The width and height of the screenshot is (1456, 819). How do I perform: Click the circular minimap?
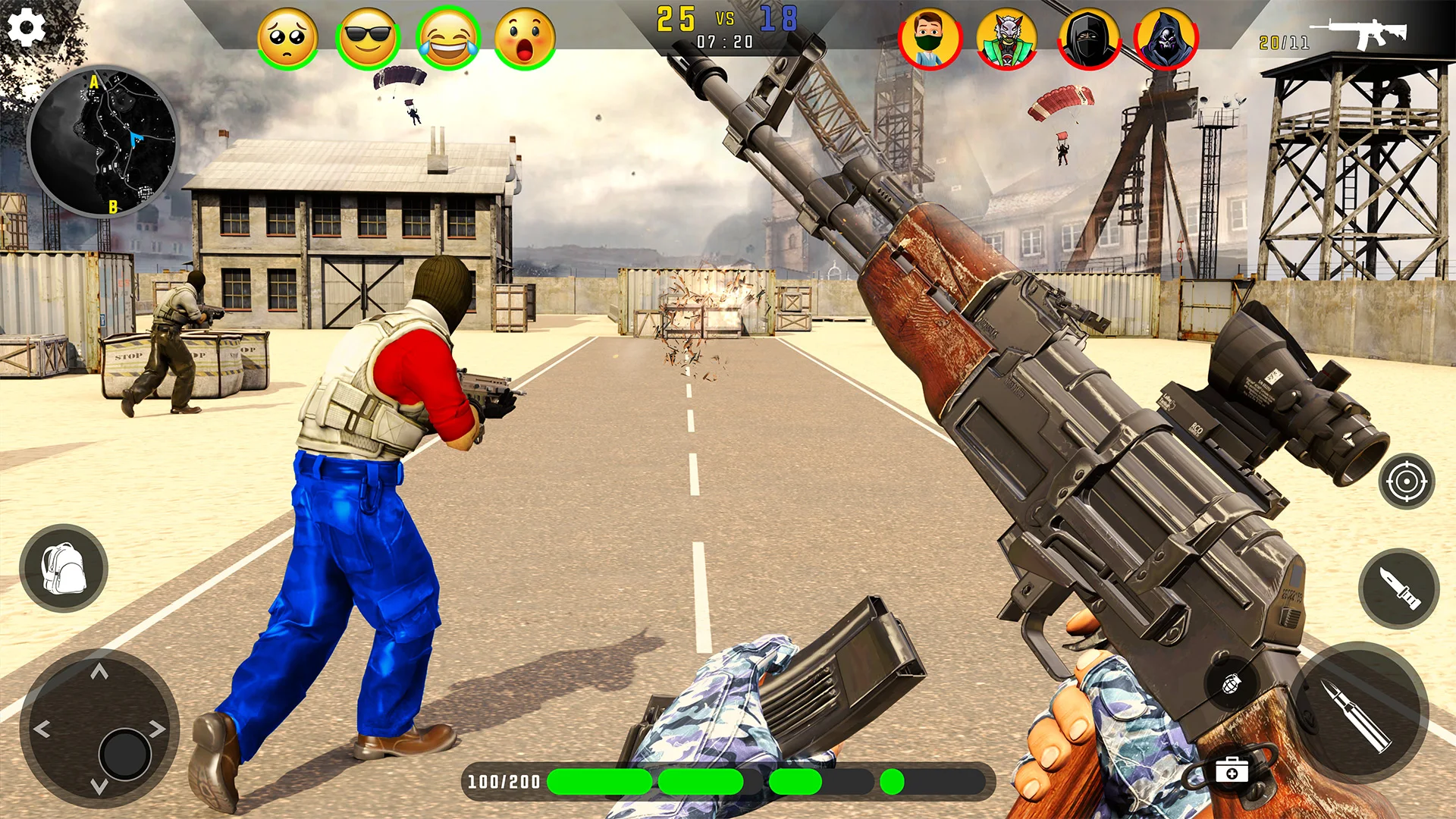[x=103, y=142]
